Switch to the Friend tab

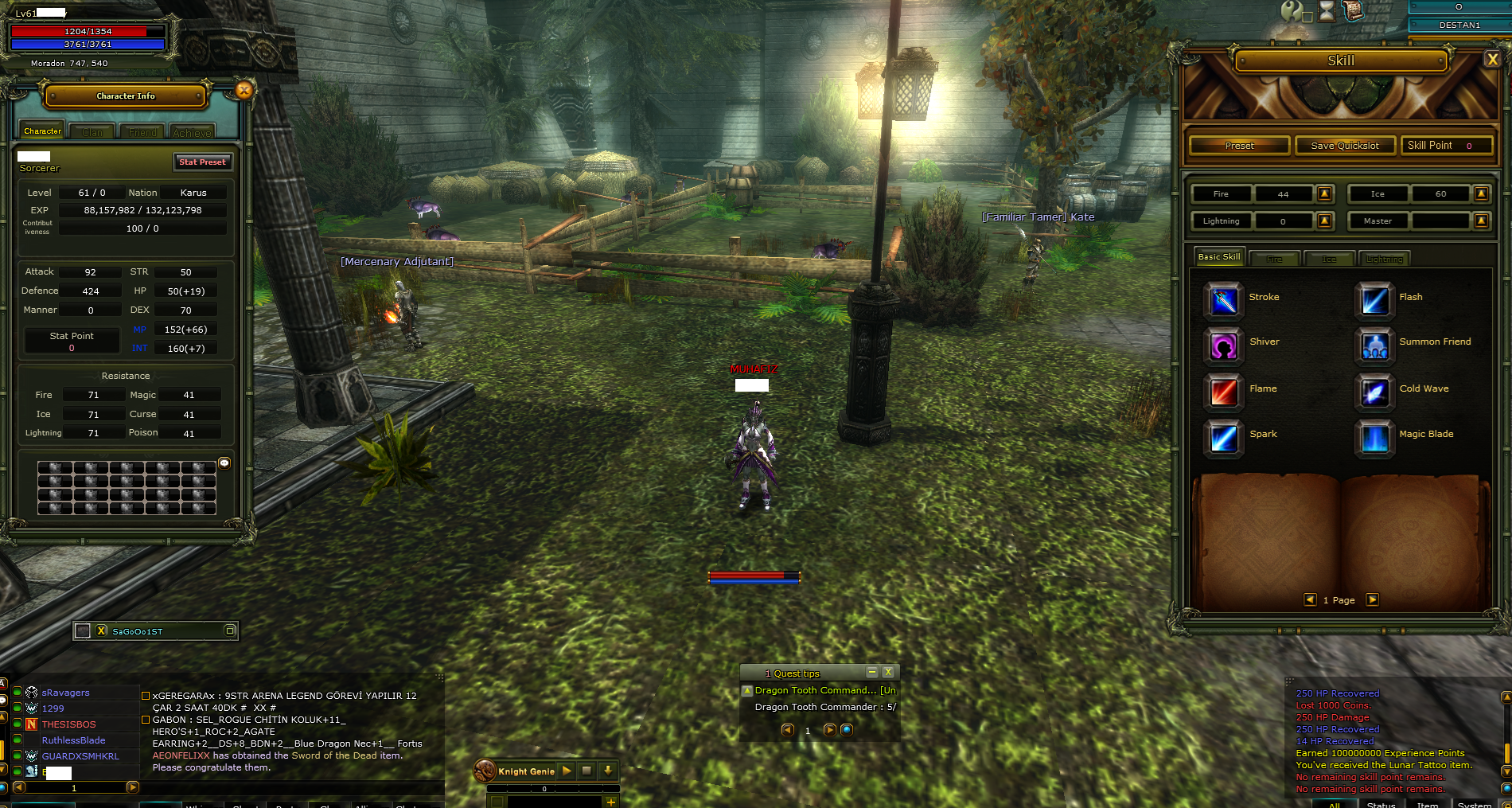click(142, 132)
